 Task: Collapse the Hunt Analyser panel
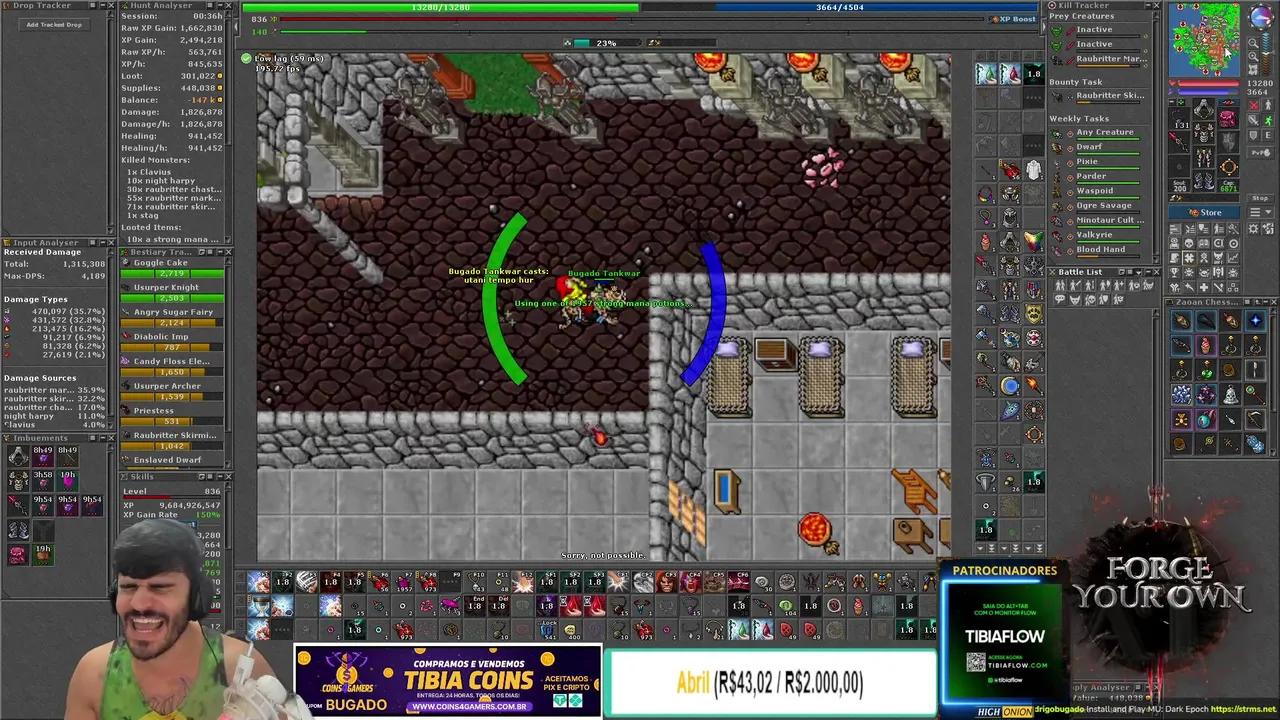coord(220,5)
